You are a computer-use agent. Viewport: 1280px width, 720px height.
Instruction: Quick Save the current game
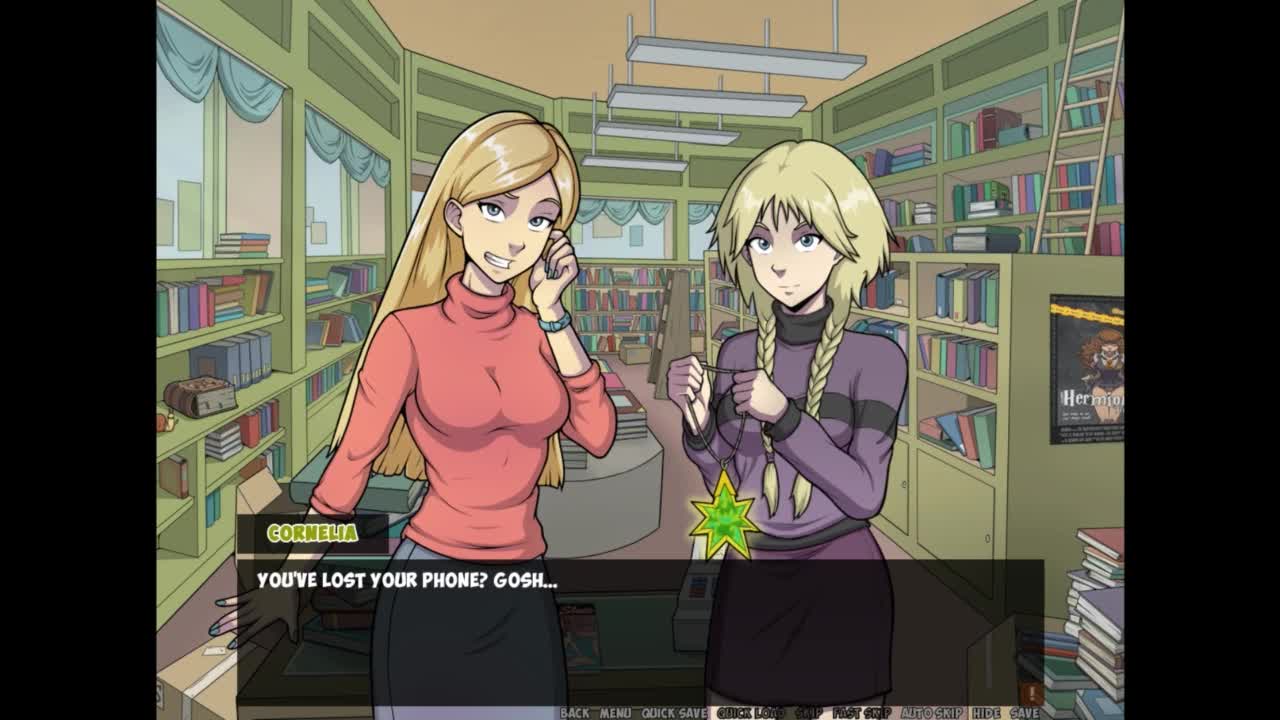tap(674, 713)
